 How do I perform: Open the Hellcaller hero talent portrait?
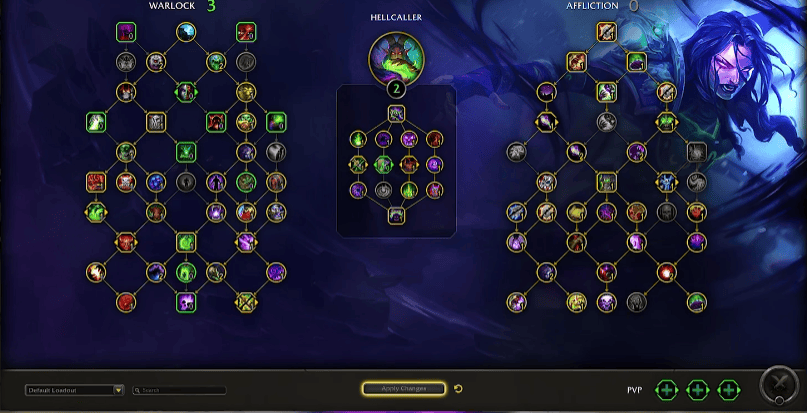(396, 56)
